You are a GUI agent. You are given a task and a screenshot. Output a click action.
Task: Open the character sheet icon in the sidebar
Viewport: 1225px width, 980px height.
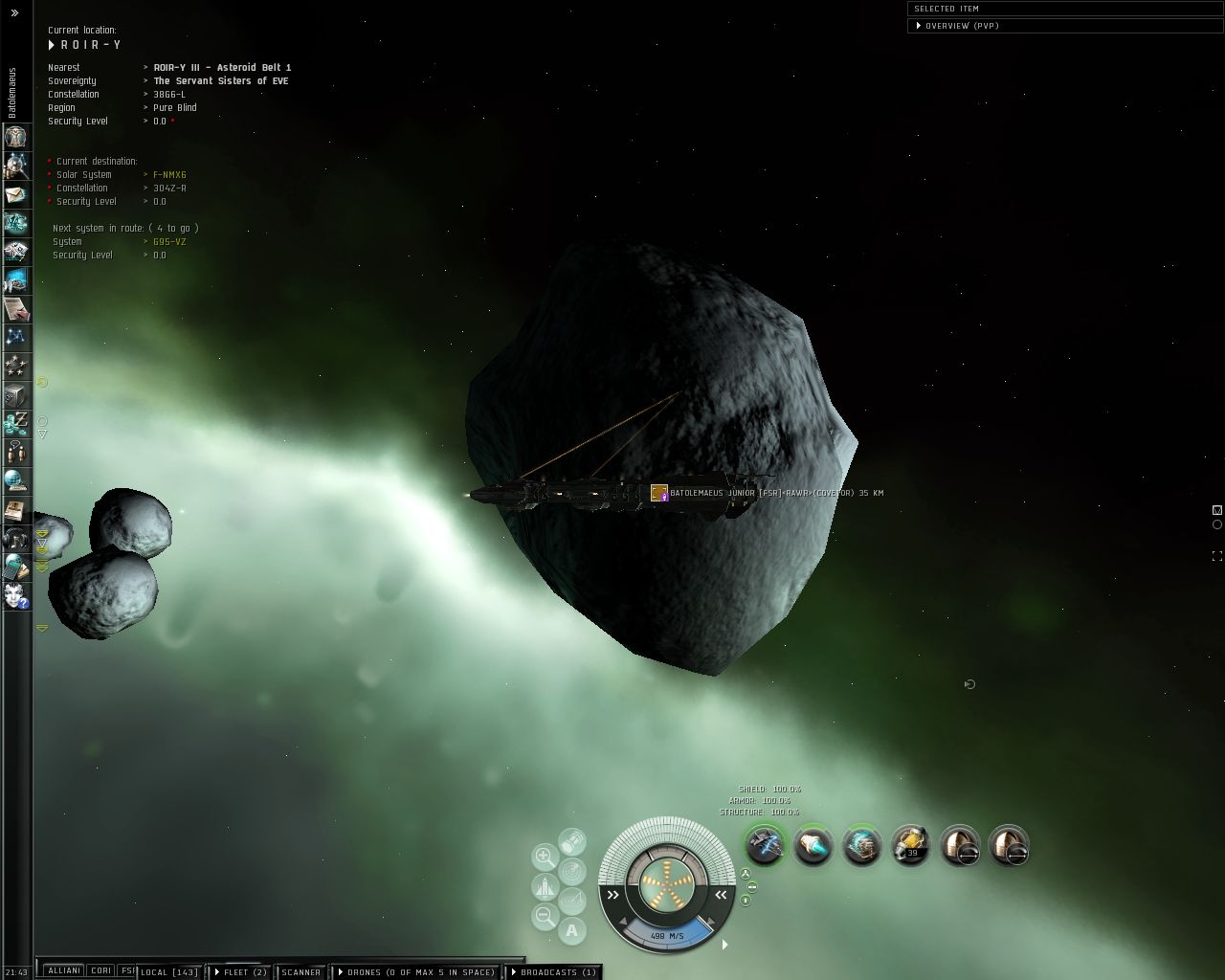point(16,136)
